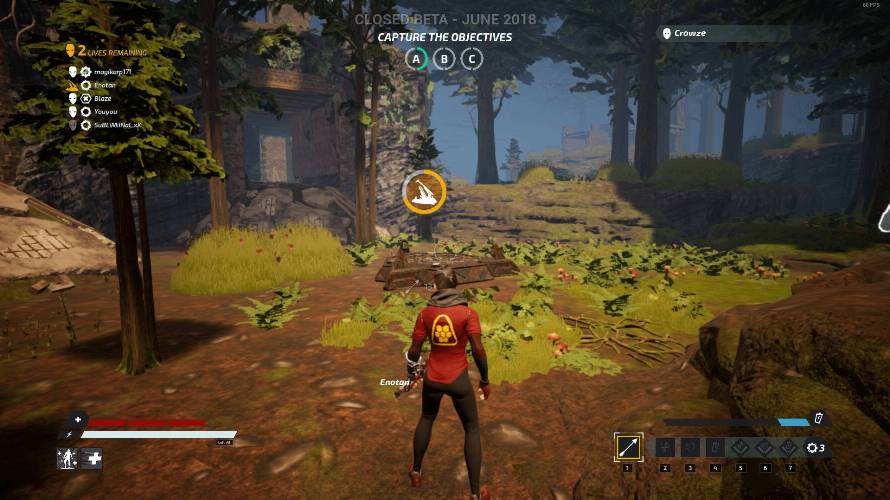Click the orange circular objective waypoint marker
Screen dimensions: 890x500
coord(424,192)
